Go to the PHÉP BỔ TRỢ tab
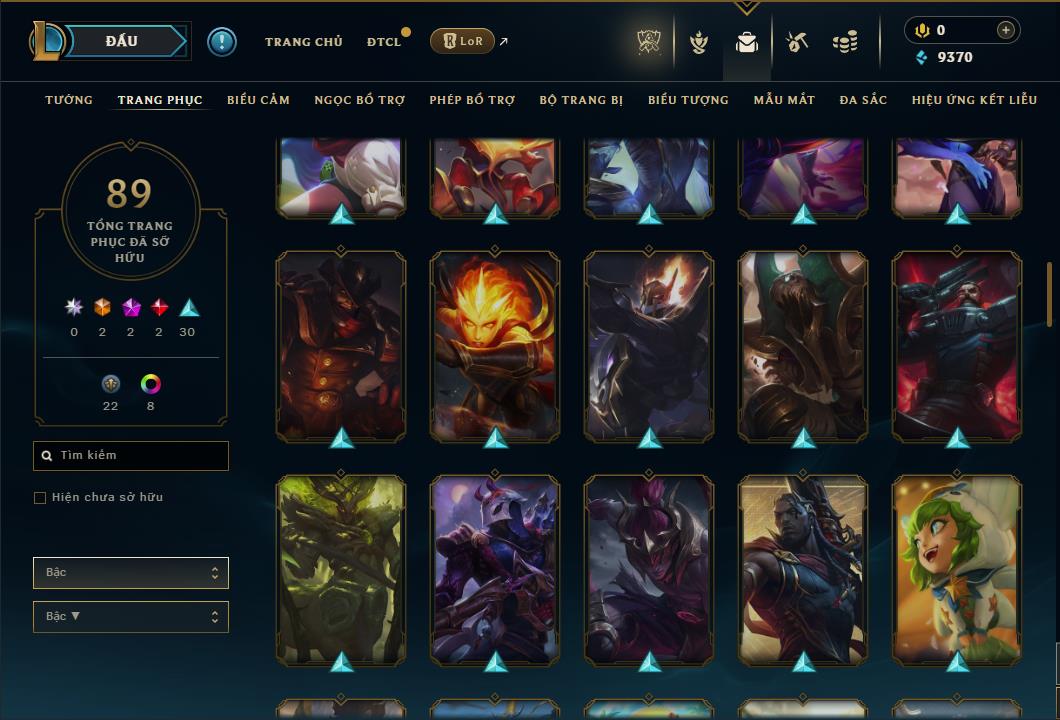This screenshot has height=720, width=1060. [x=472, y=100]
